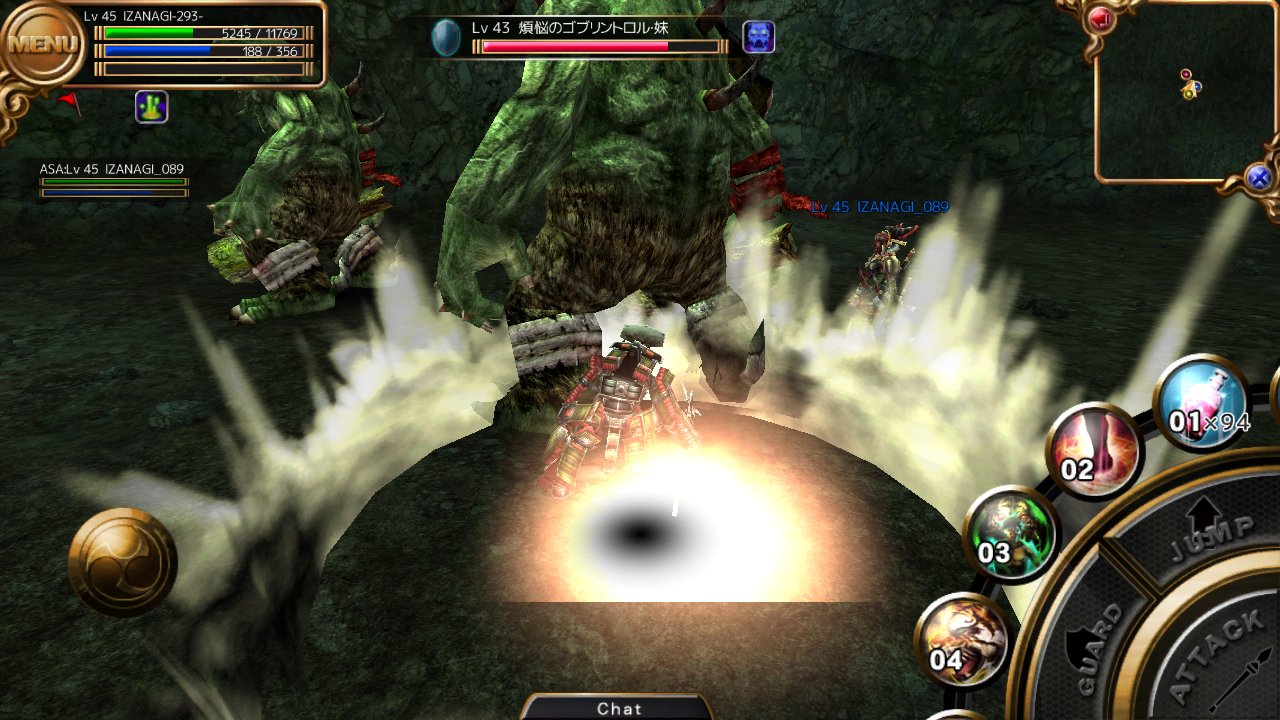Open the Chat tab
Screen dimensions: 1280x720
(619, 708)
